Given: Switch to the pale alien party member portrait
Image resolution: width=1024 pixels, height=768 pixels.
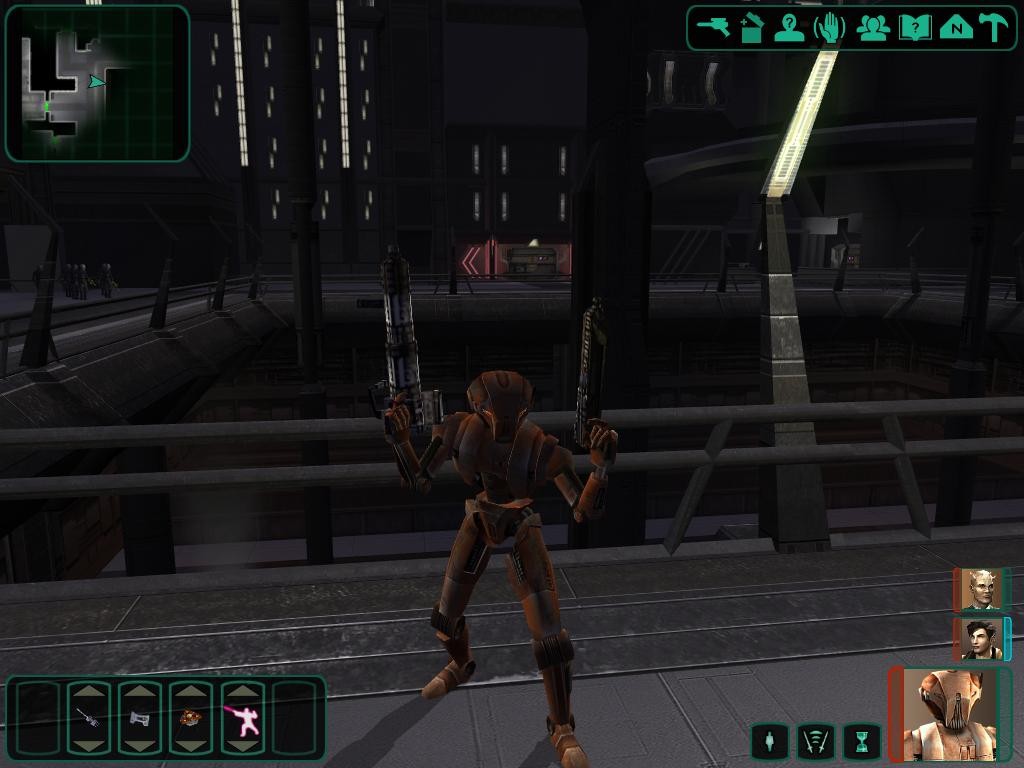Looking at the screenshot, I should (981, 590).
